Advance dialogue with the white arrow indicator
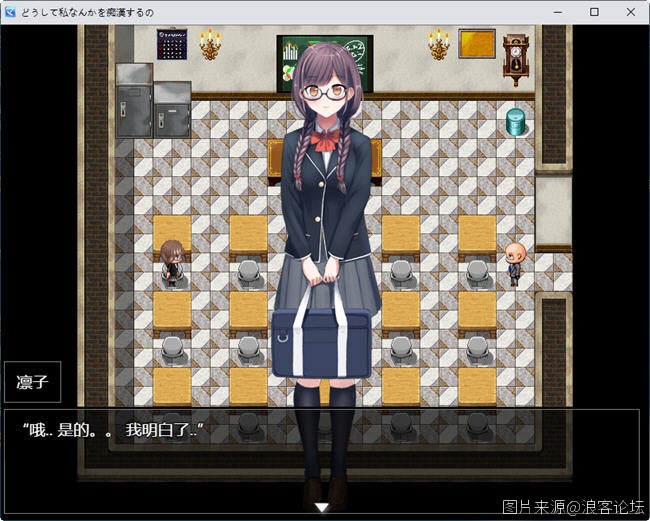Image resolution: width=650 pixels, height=521 pixels. [x=322, y=507]
